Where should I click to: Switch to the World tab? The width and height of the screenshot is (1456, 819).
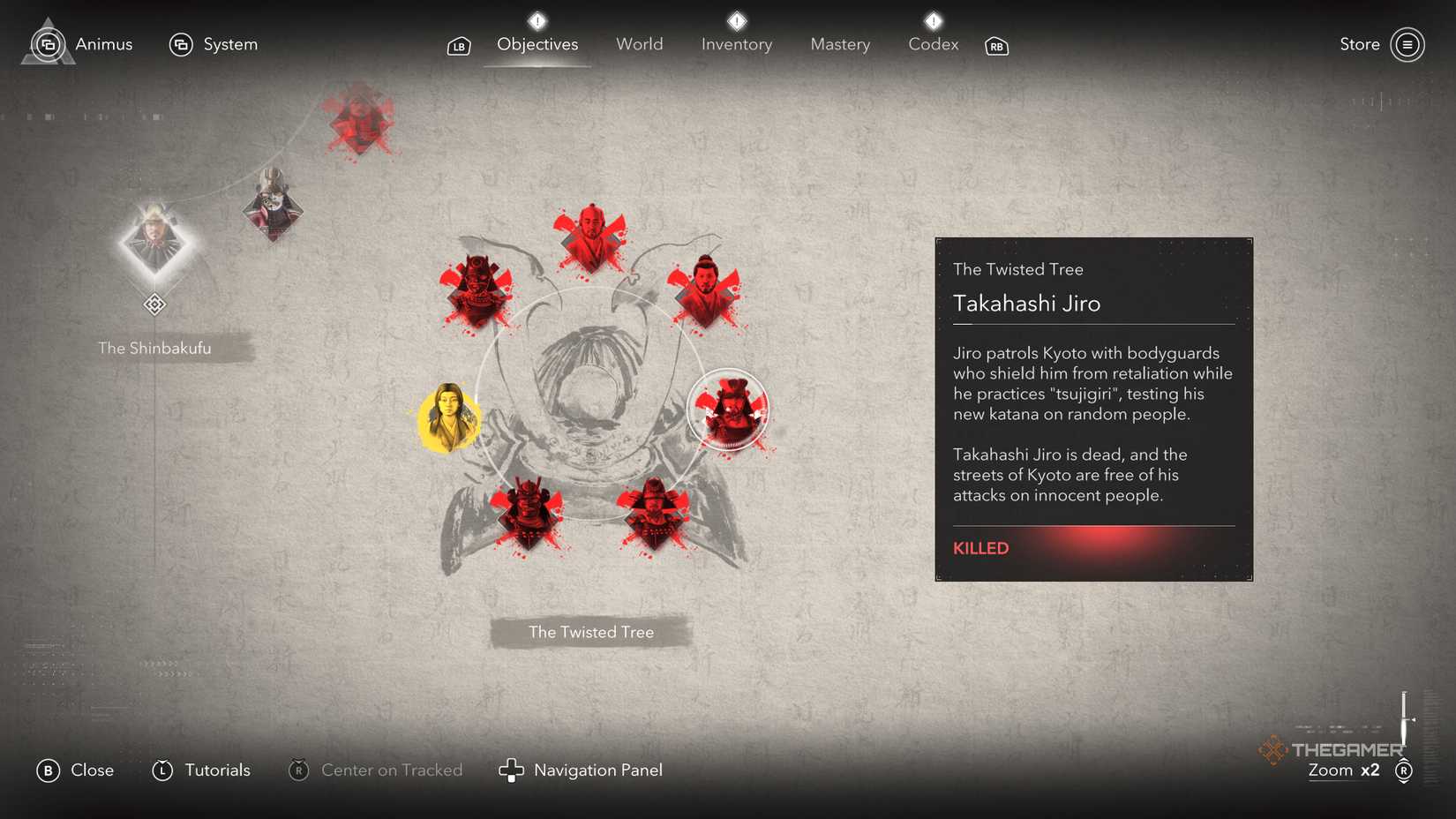pyautogui.click(x=639, y=43)
